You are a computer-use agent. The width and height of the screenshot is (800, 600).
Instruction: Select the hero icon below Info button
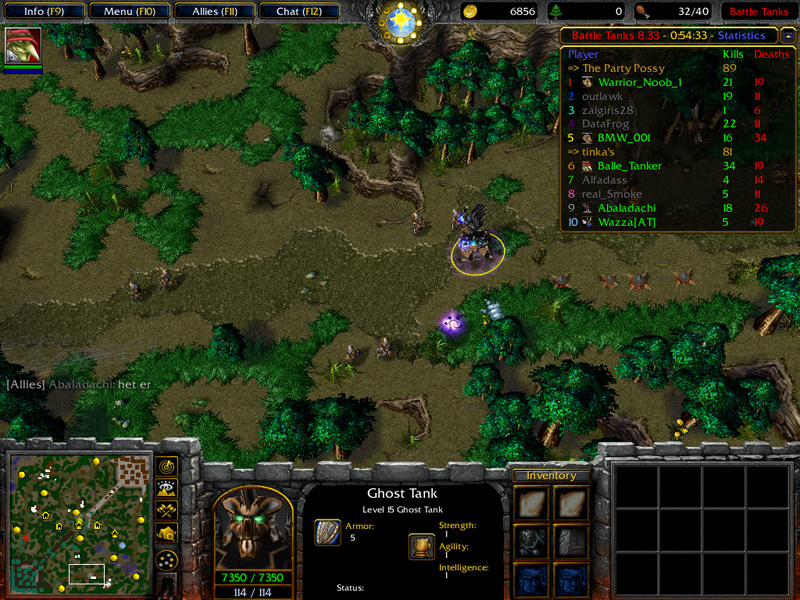(x=23, y=47)
